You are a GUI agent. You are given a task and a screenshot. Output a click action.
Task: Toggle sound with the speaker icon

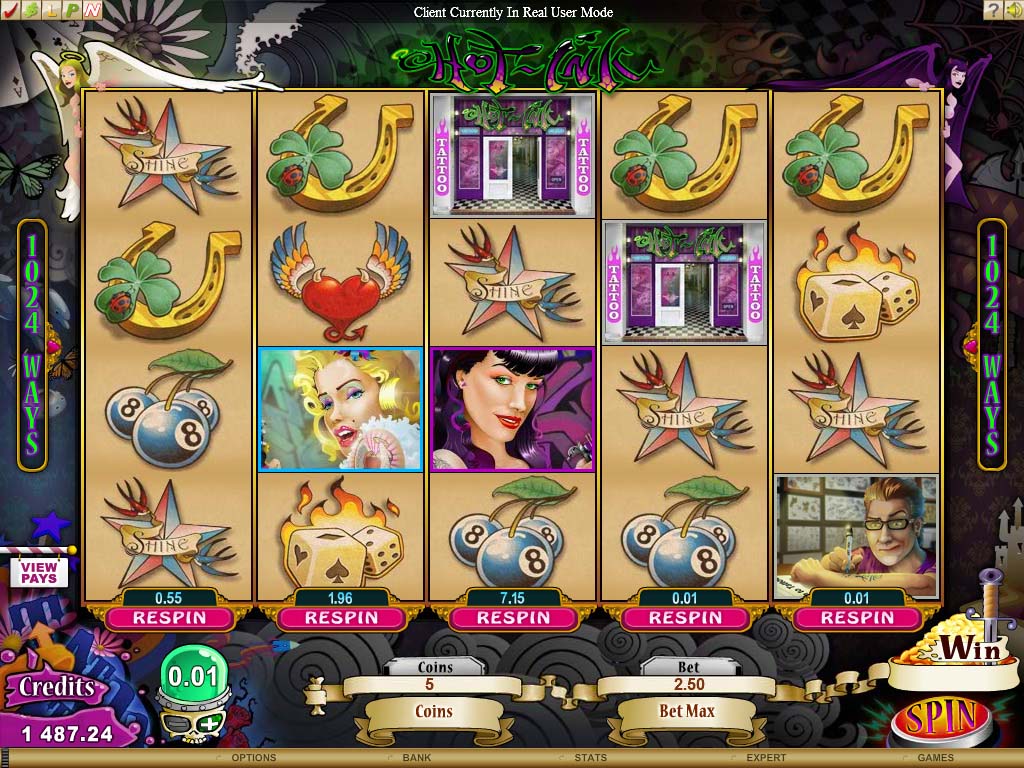click(1012, 10)
